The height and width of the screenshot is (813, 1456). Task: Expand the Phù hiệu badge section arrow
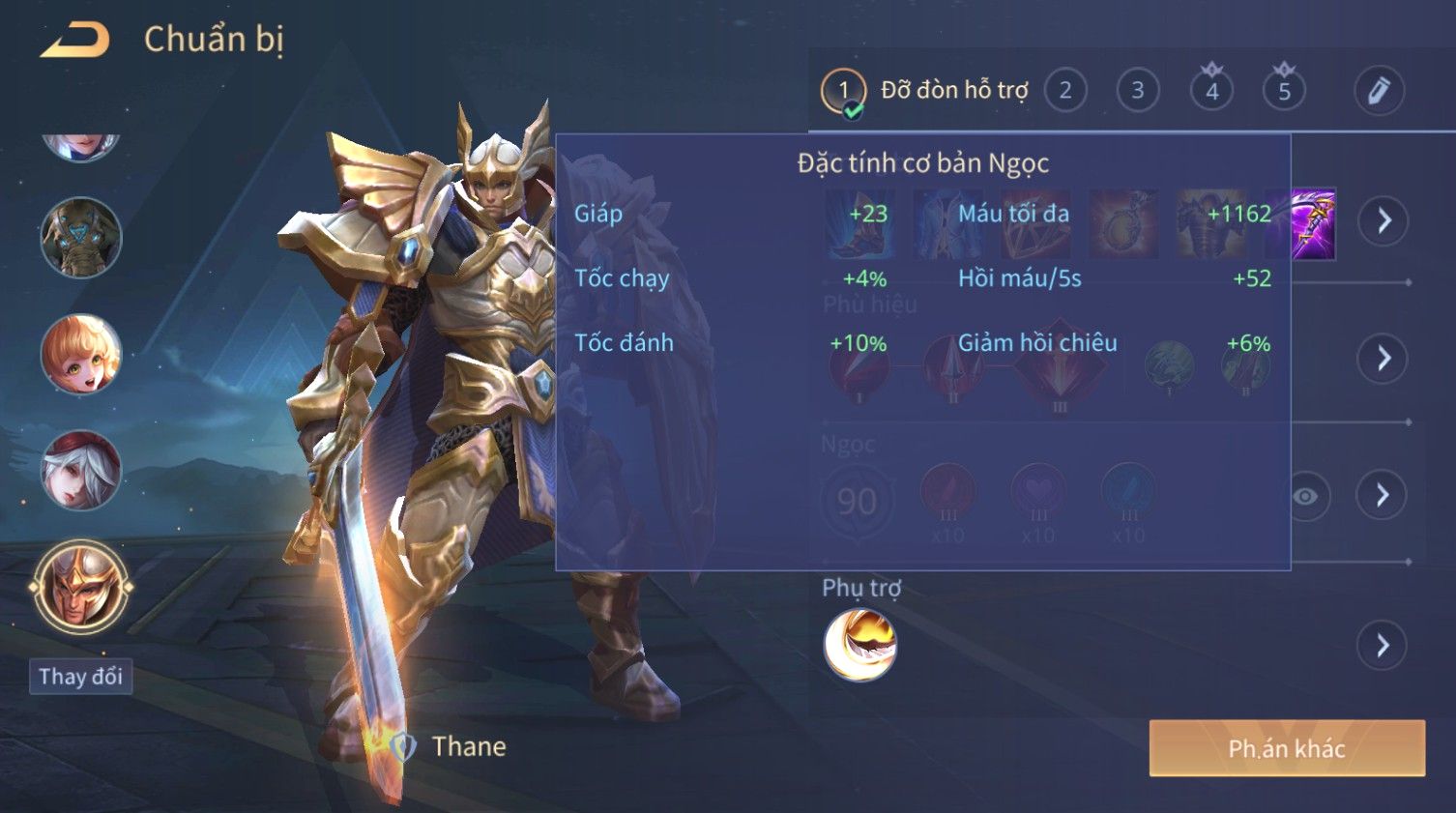(x=1383, y=359)
